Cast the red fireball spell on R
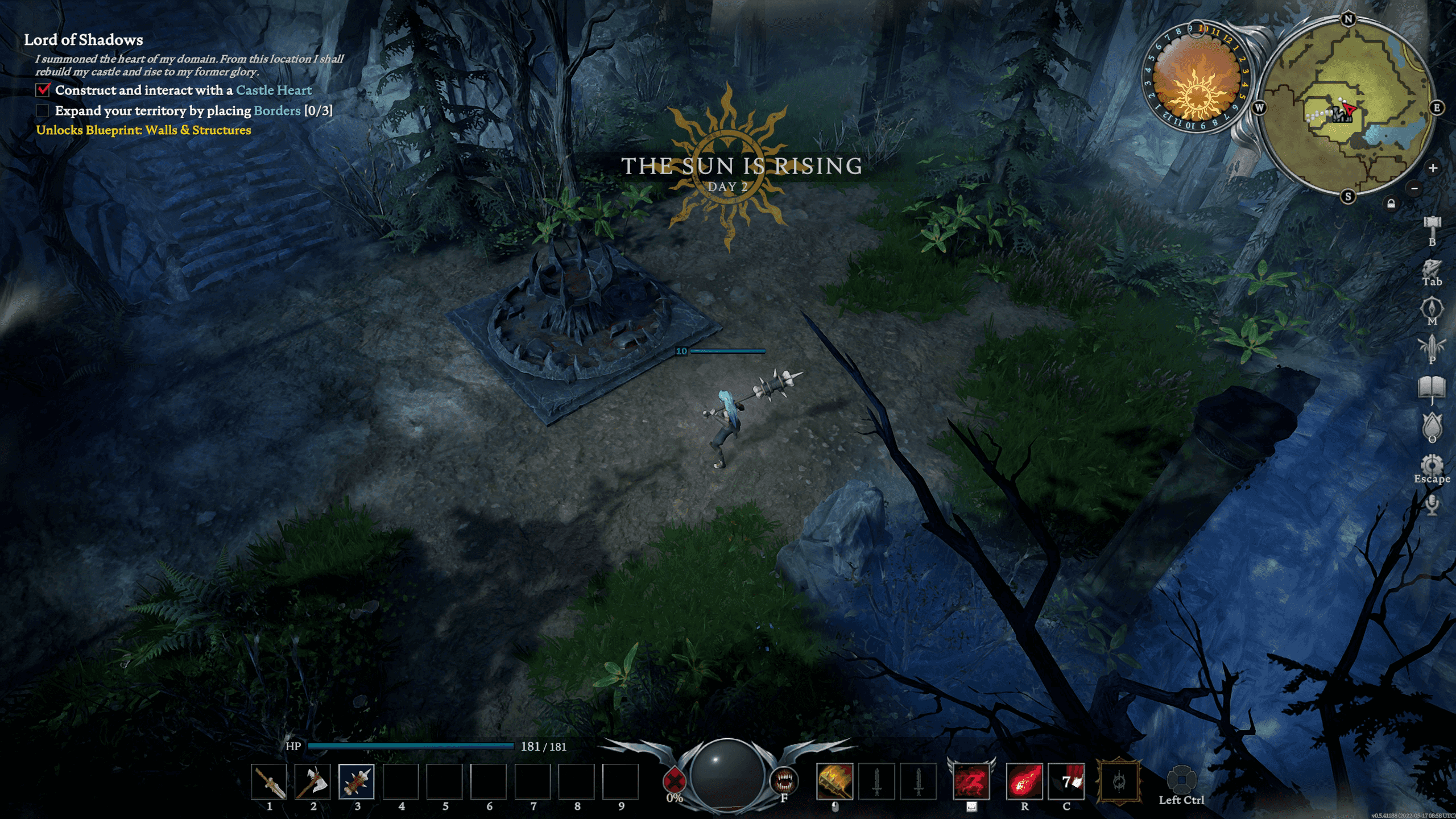The width and height of the screenshot is (1456, 819). [1024, 782]
